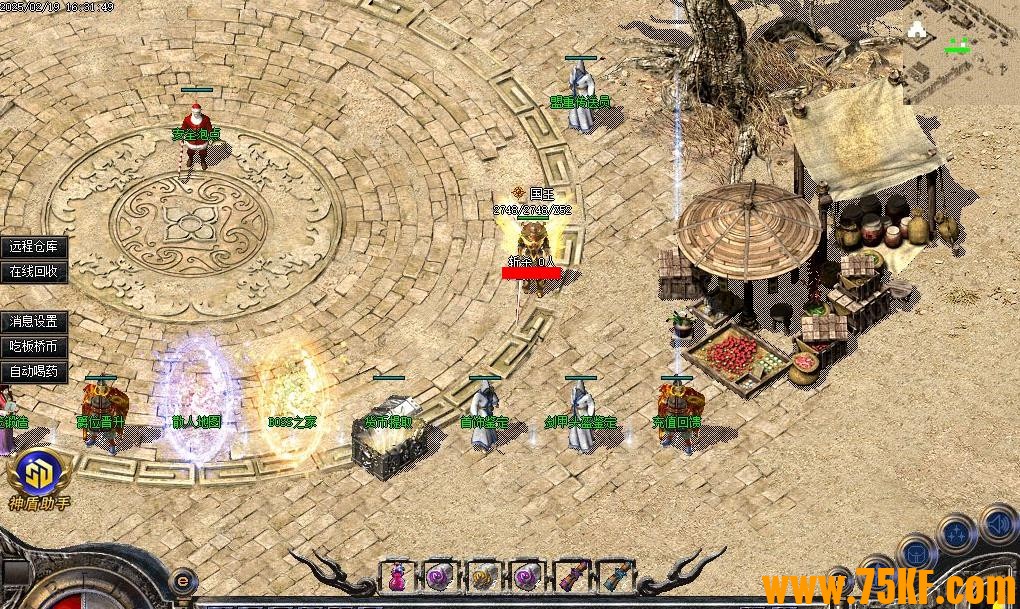
Task: Click the three-stars round button
Action: 957,533
